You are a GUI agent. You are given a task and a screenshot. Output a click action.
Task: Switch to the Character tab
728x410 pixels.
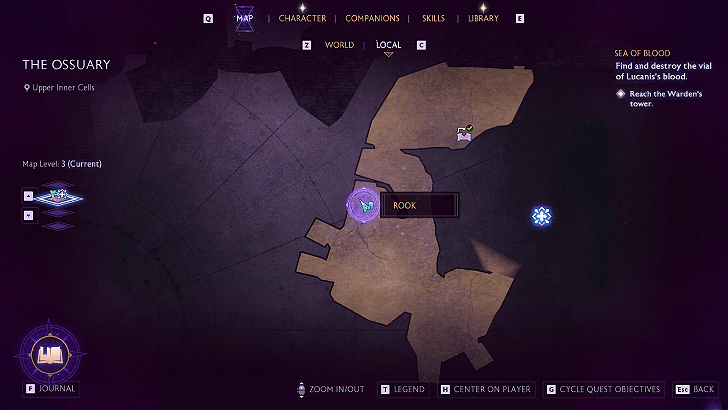tap(302, 18)
